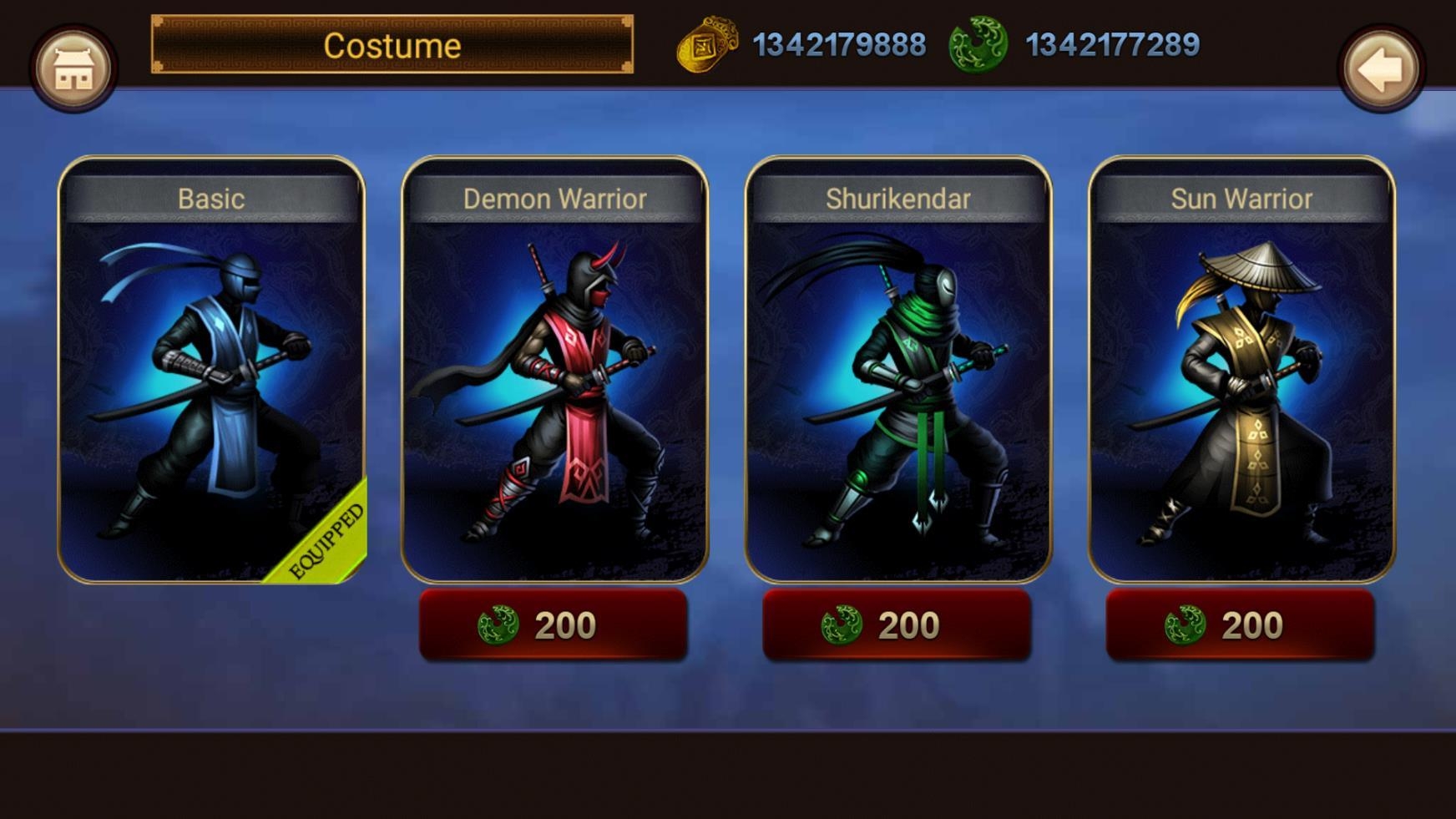
Task: Tap the green jade currency icon
Action: (978, 45)
